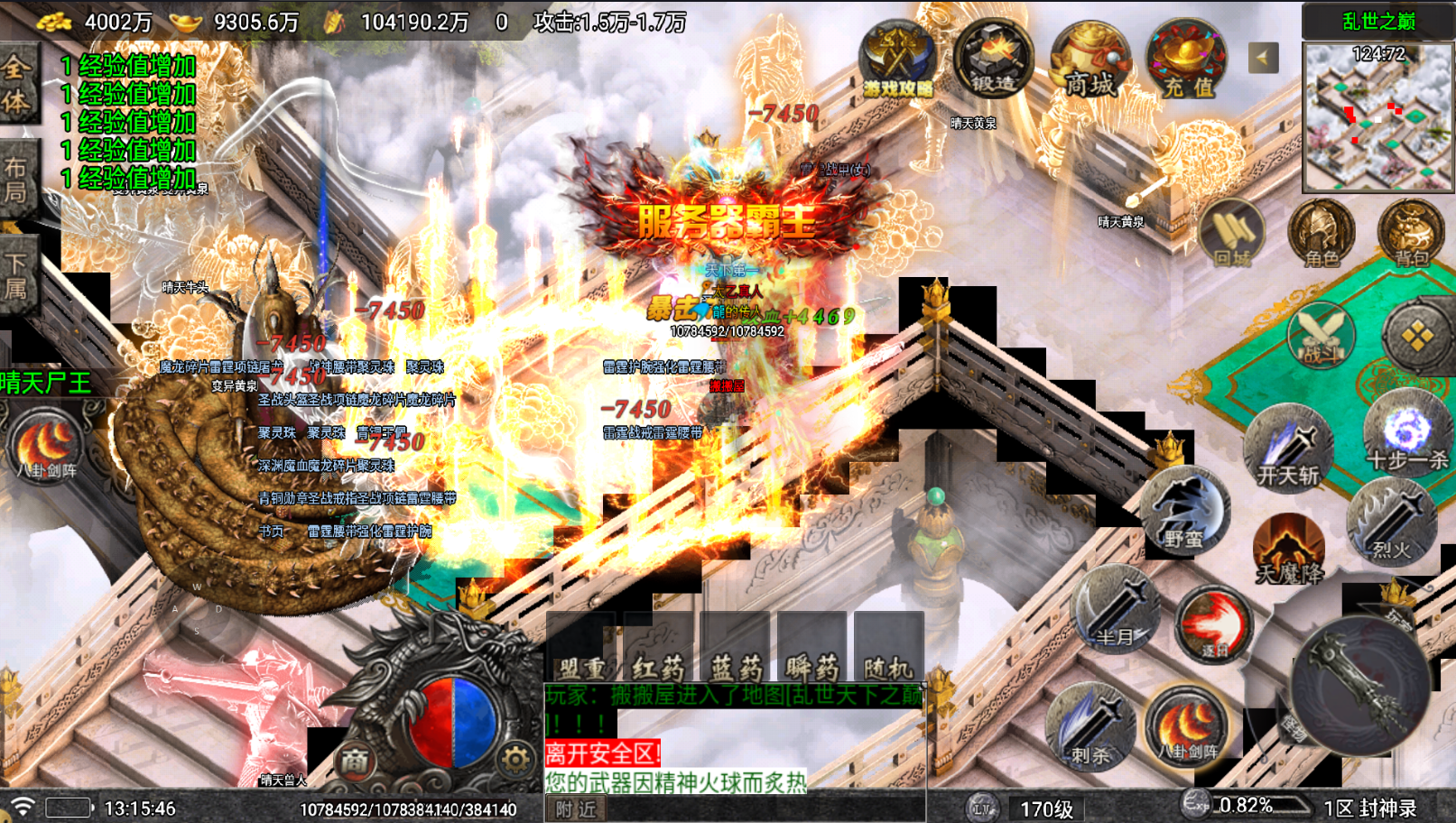Cast the 天魔降 skill
Screen dimensions: 1456x823
[1289, 548]
